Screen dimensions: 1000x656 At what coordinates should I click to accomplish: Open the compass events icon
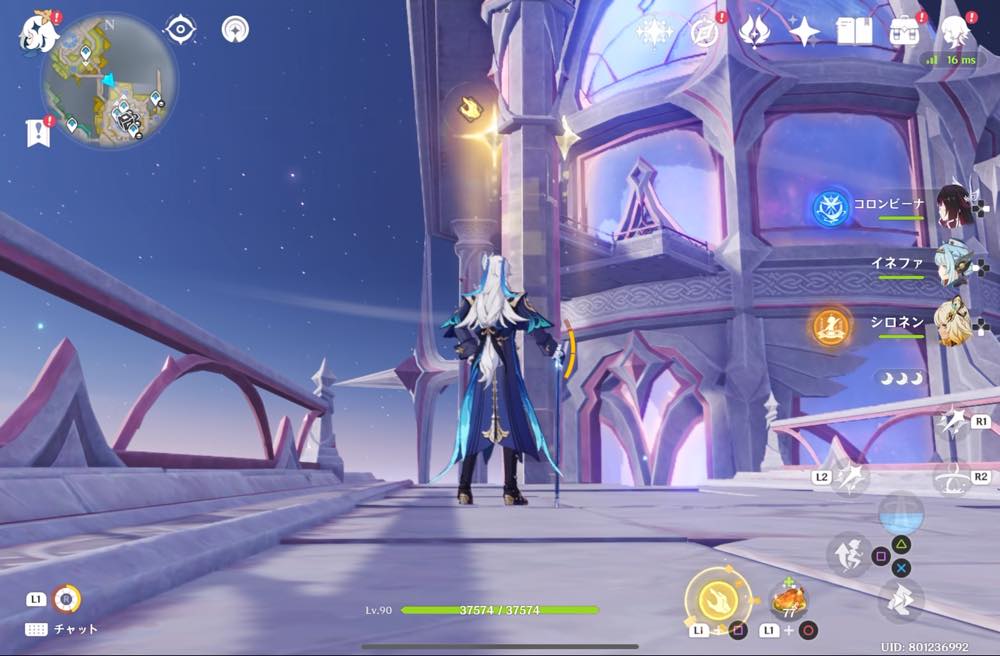pyautogui.click(x=705, y=32)
